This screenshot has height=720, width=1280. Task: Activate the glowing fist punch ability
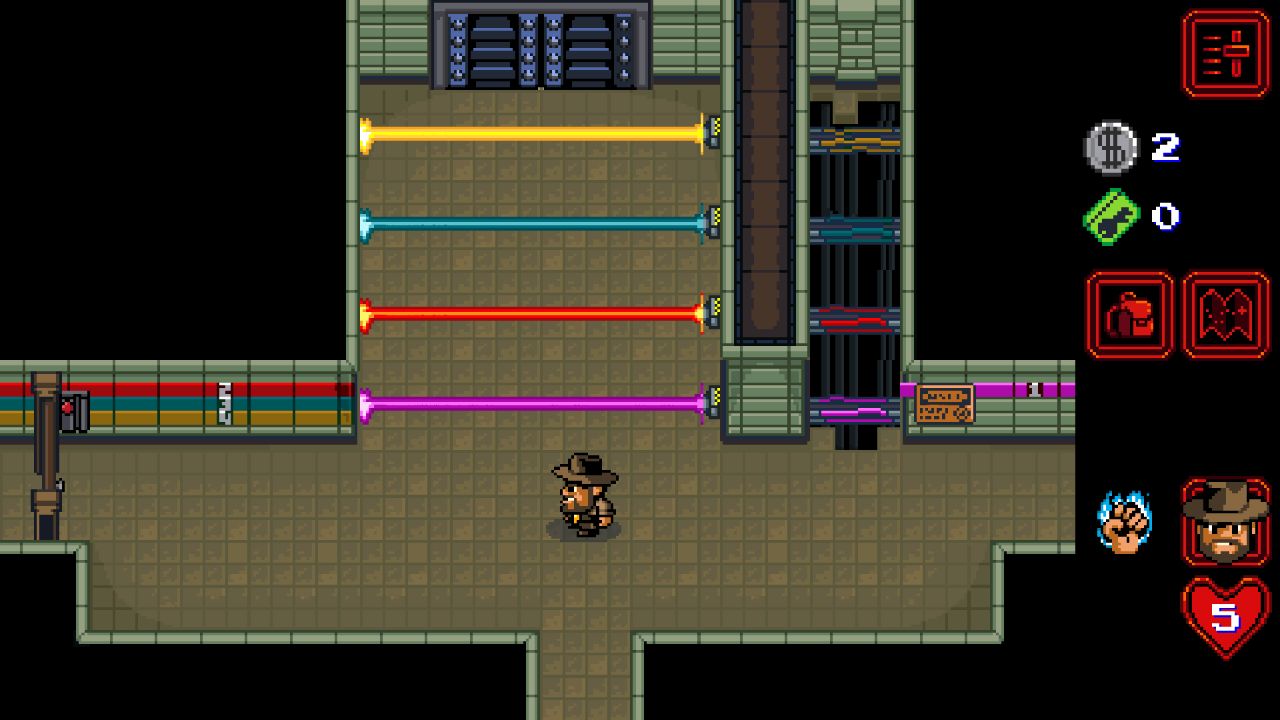(1124, 521)
